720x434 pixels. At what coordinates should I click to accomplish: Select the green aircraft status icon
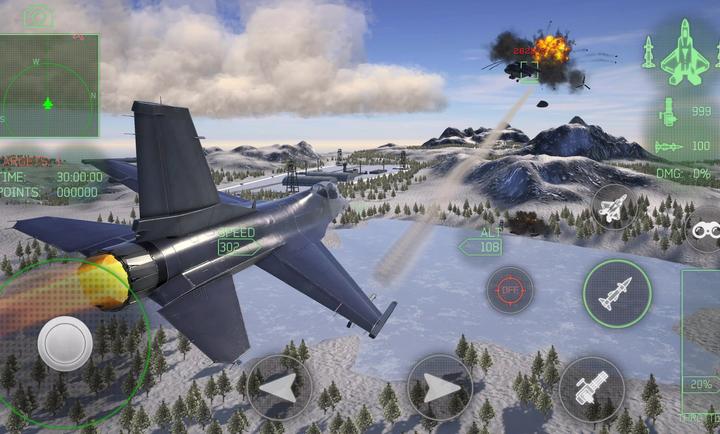(x=684, y=52)
